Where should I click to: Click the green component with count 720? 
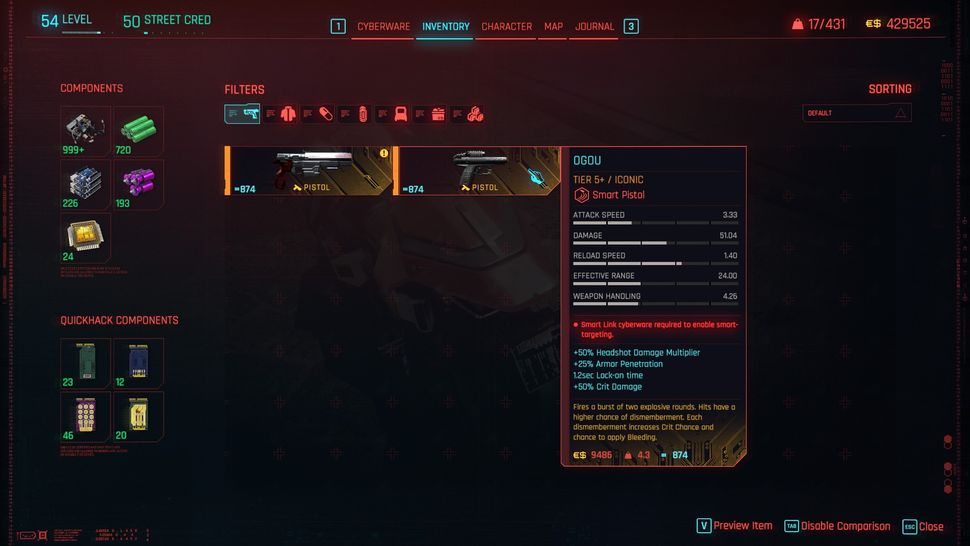pyautogui.click(x=138, y=131)
